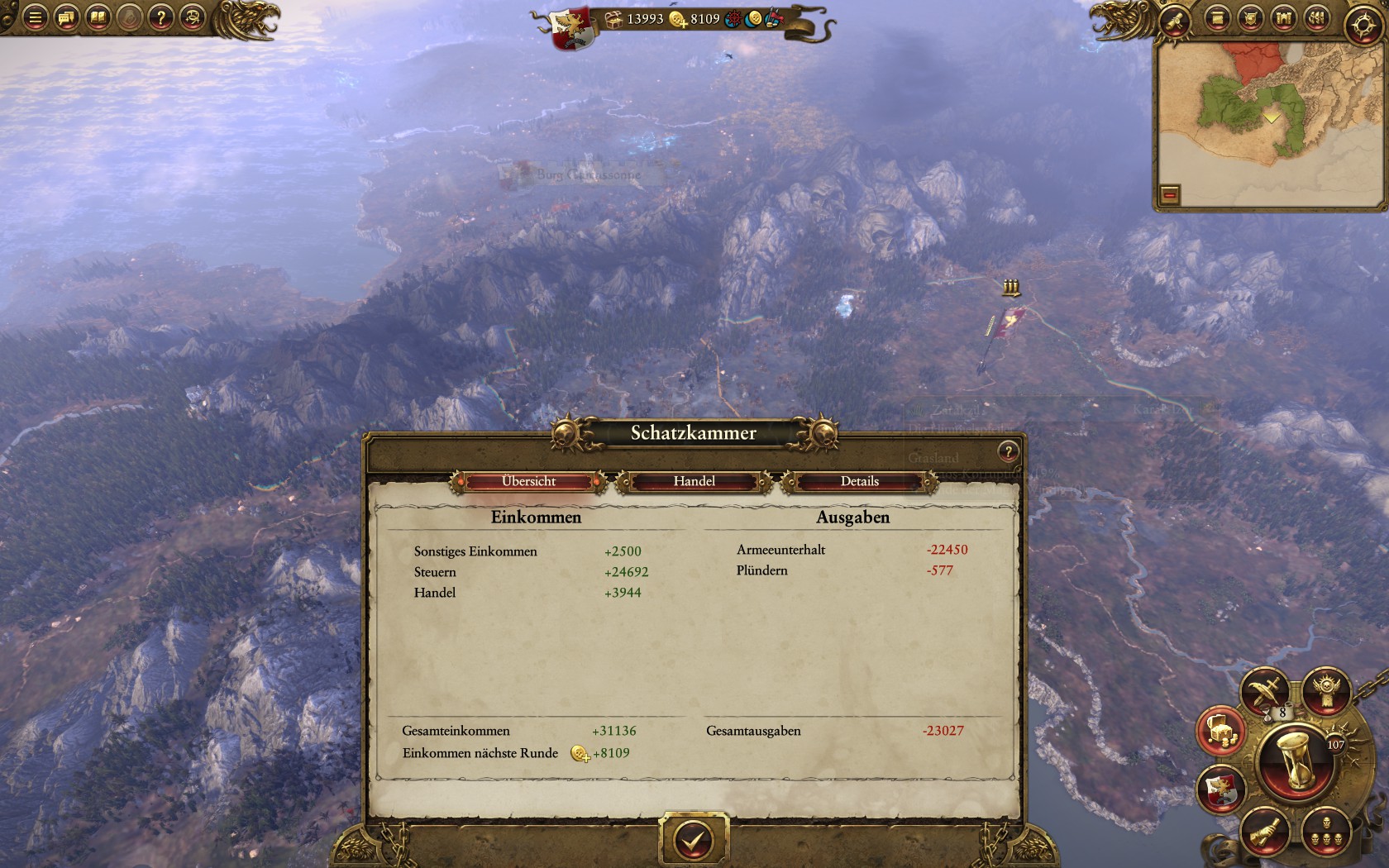The image size is (1389, 868).
Task: Open help for the Schatzkammer panel
Action: click(1007, 451)
